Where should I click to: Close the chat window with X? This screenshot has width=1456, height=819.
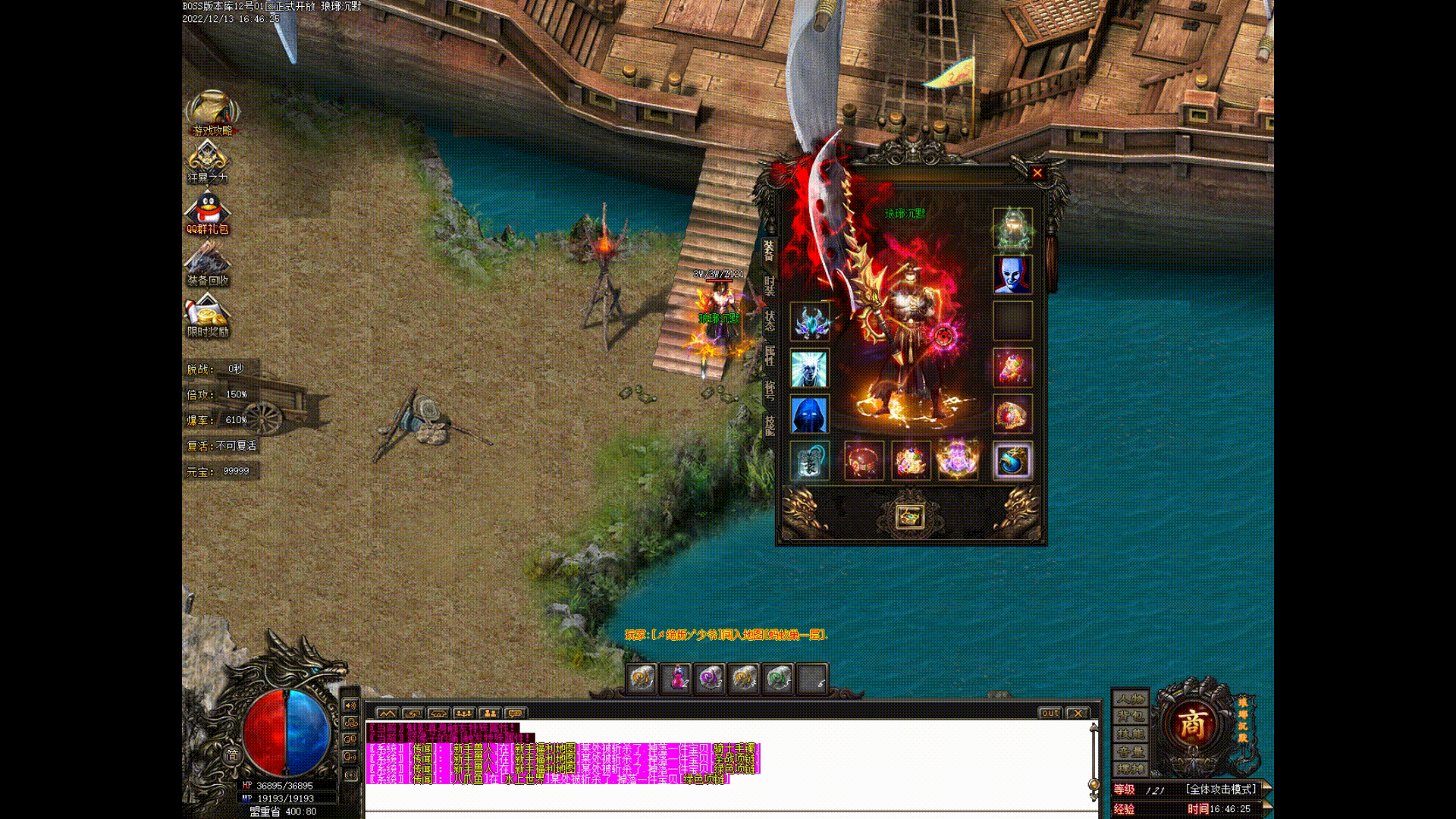click(x=1077, y=713)
